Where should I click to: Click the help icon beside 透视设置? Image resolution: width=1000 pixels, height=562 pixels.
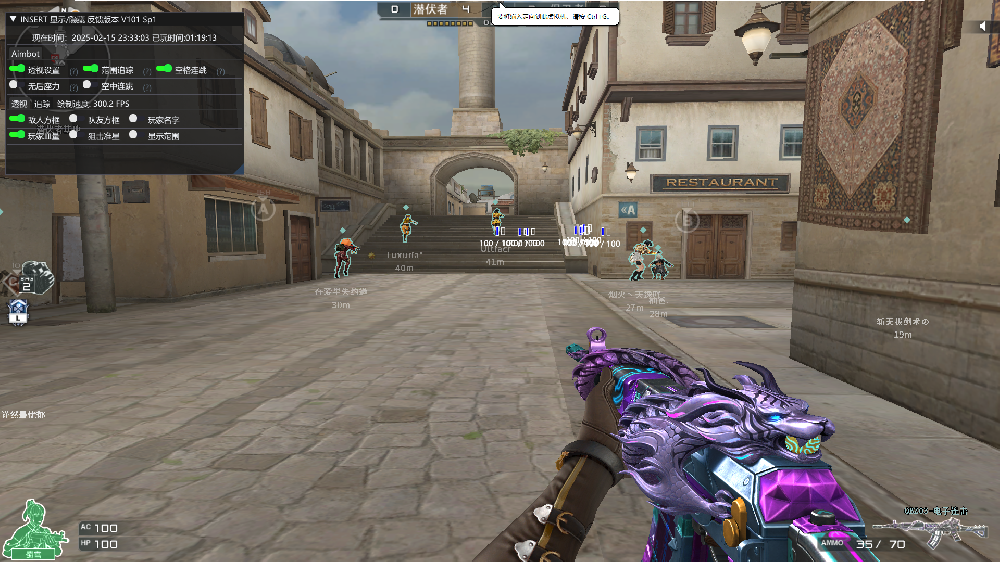tap(74, 71)
